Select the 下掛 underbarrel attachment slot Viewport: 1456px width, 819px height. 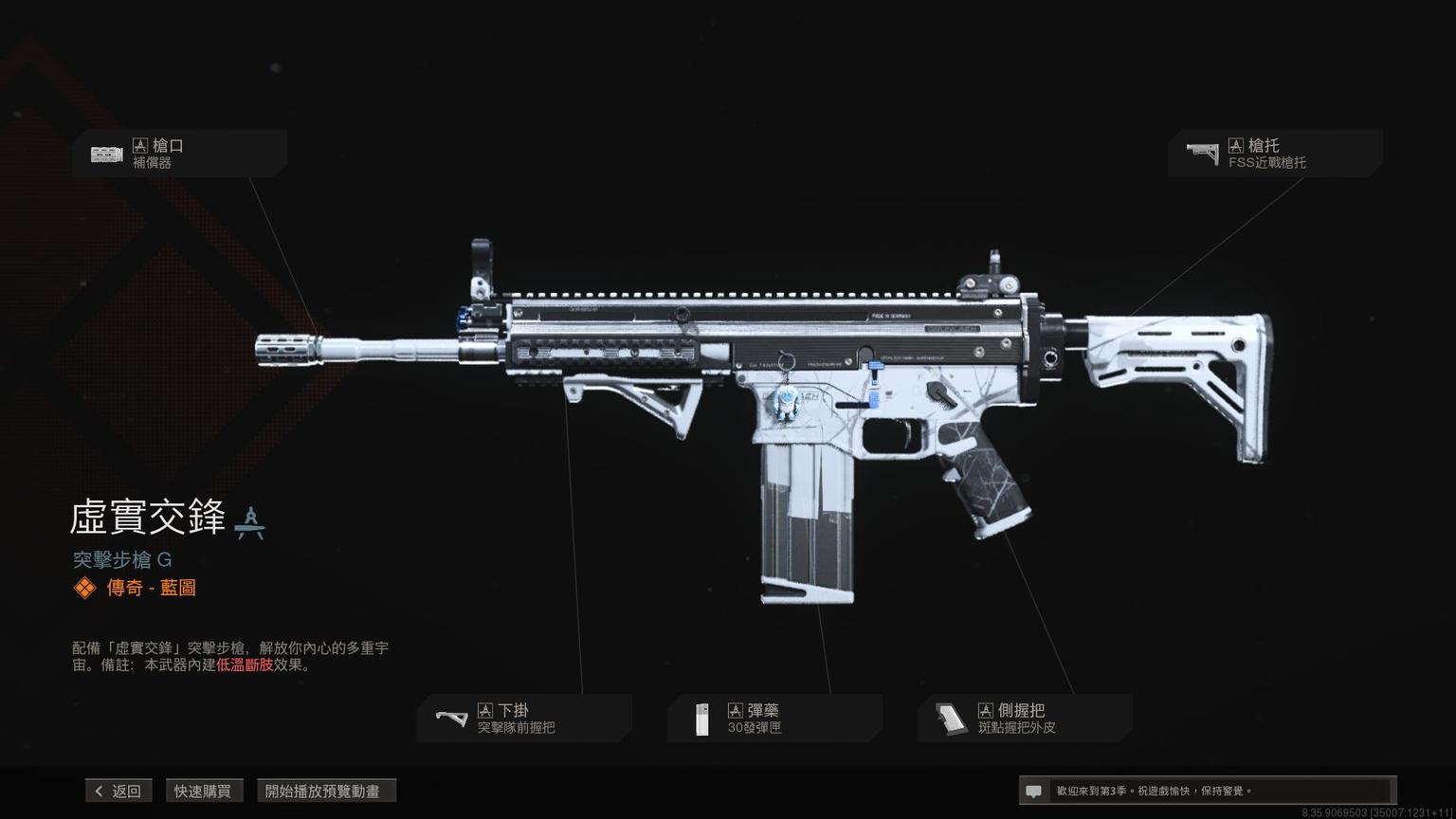click(524, 719)
